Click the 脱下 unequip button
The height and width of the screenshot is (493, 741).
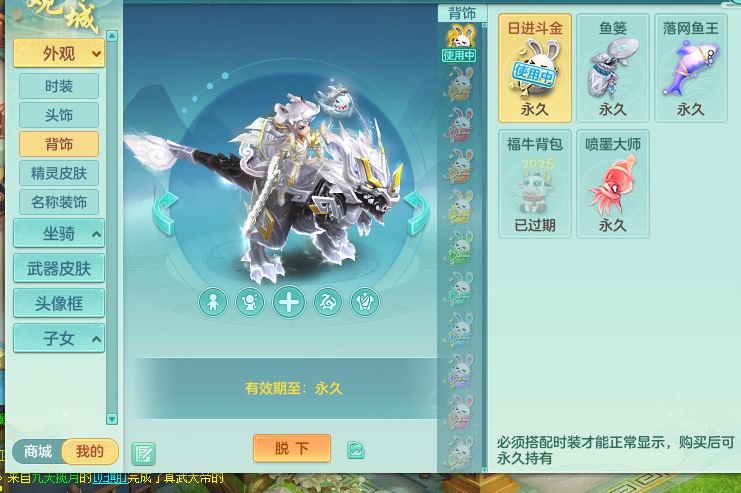292,448
